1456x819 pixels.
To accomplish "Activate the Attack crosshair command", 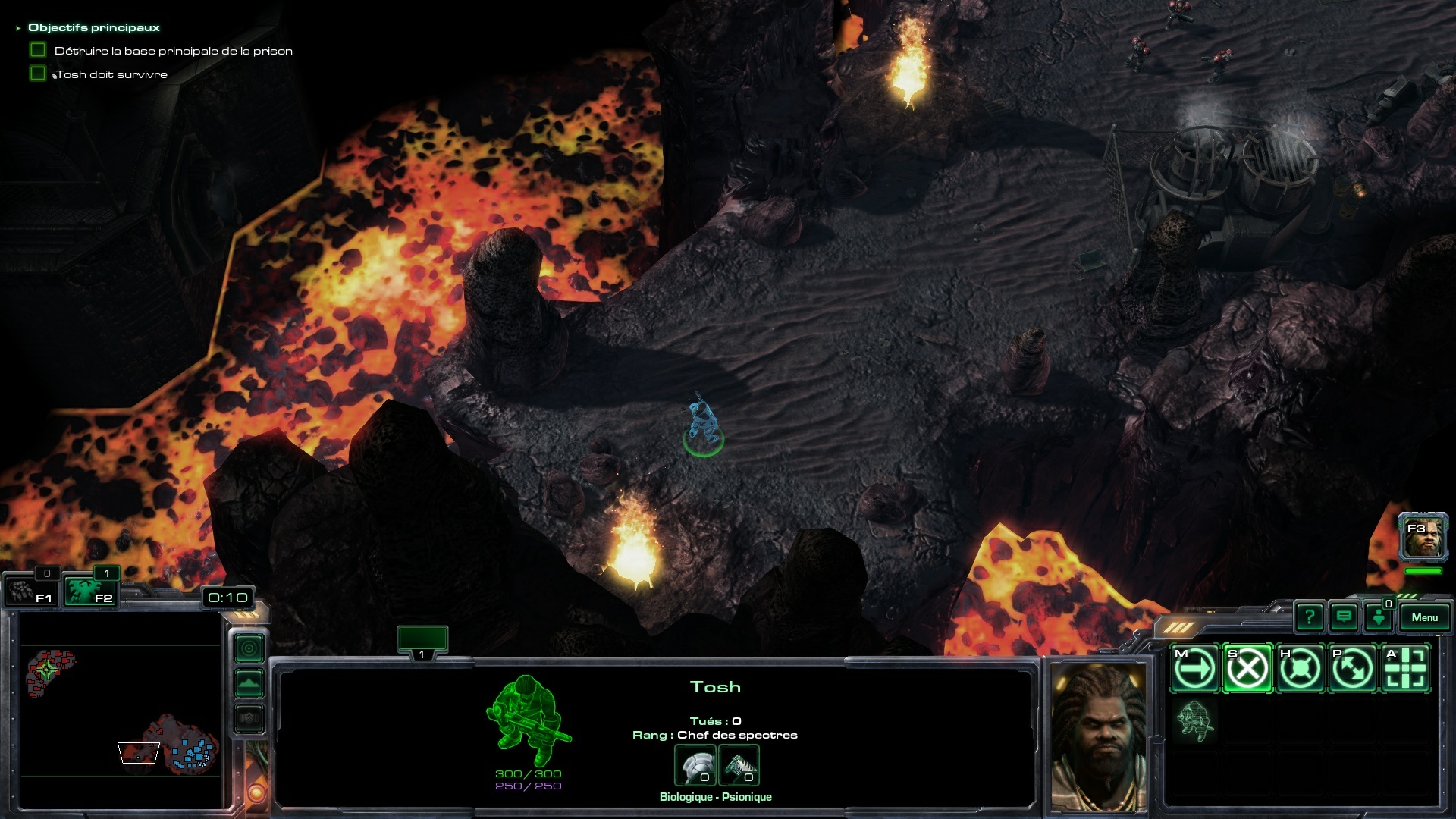I will (x=1406, y=669).
